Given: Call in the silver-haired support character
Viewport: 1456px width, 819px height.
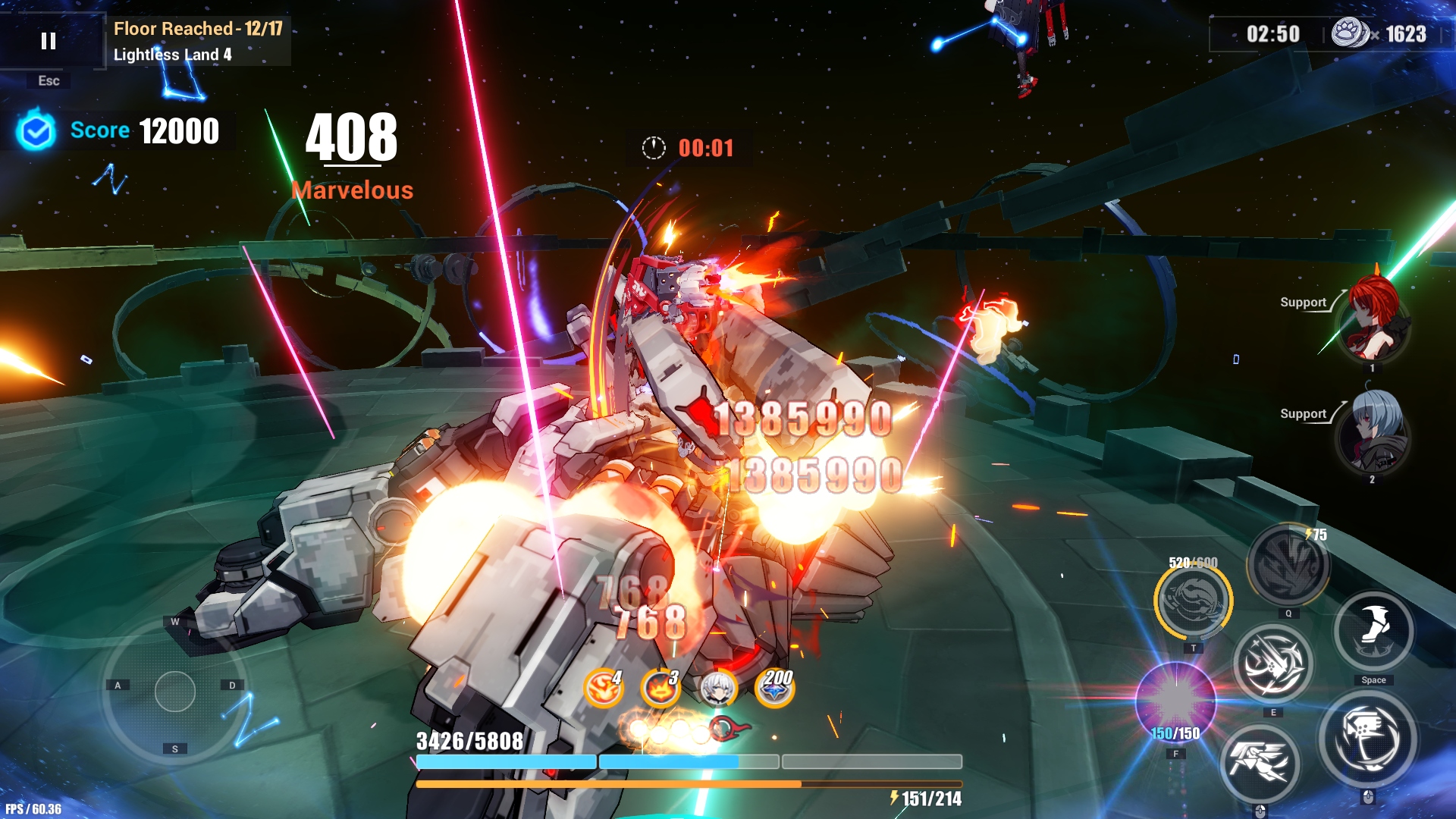Looking at the screenshot, I should (x=1373, y=432).
